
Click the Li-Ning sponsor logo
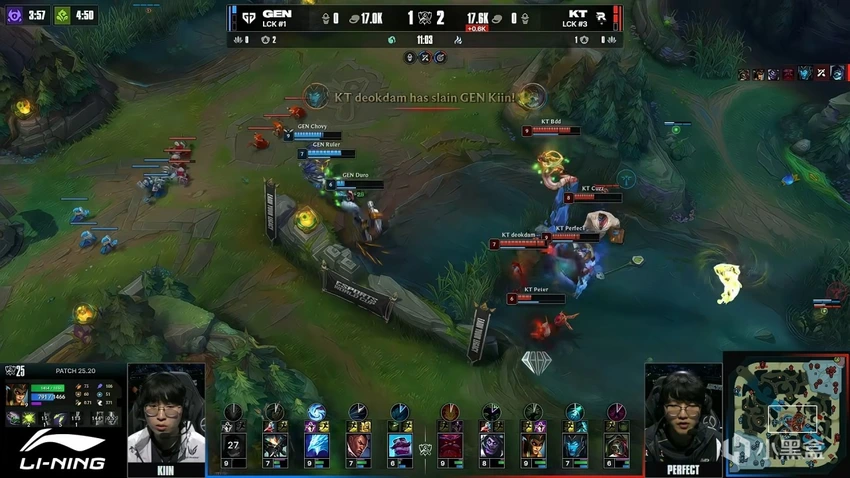point(63,451)
